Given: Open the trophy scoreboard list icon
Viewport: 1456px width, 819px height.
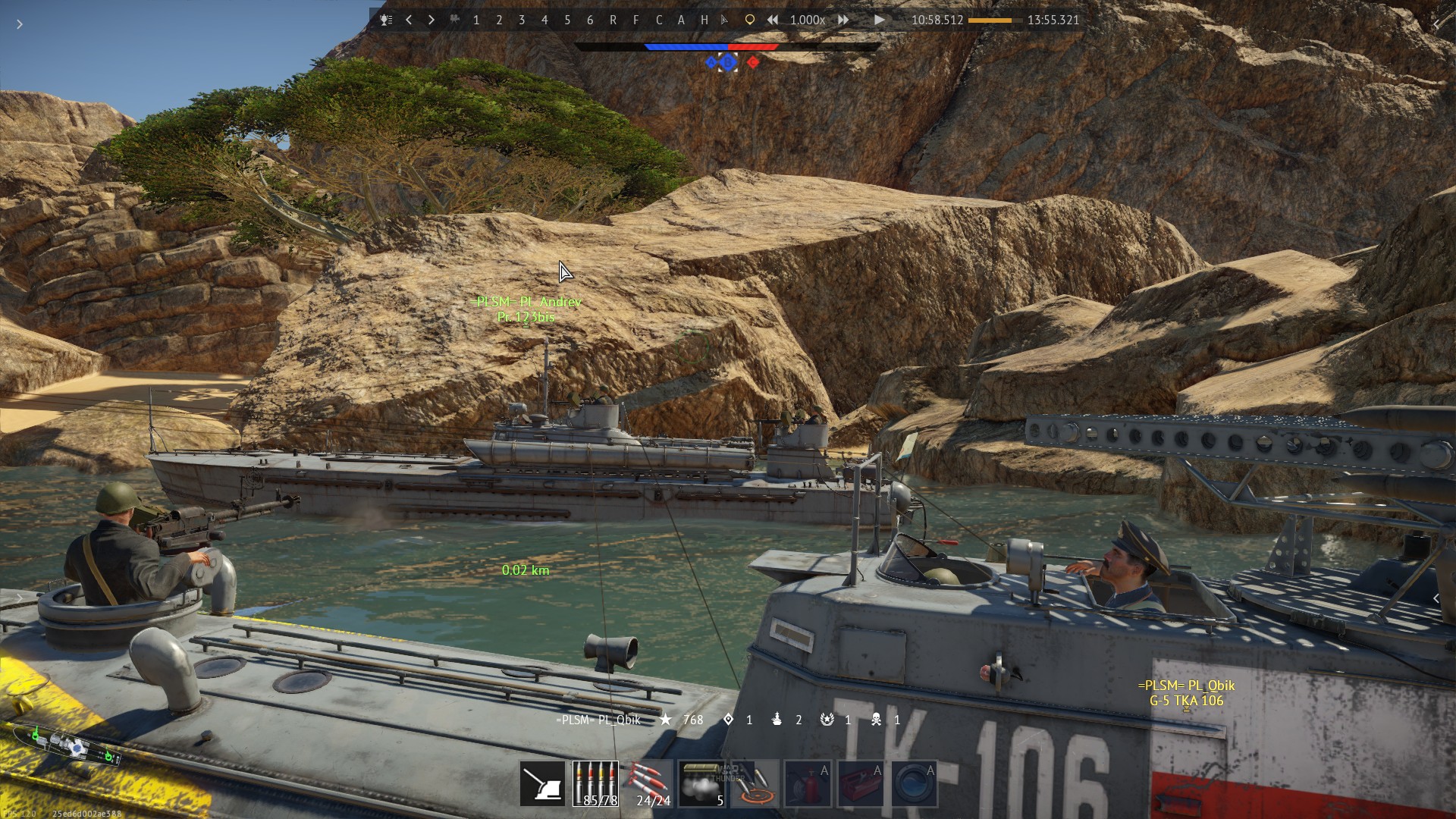Looking at the screenshot, I should [386, 20].
